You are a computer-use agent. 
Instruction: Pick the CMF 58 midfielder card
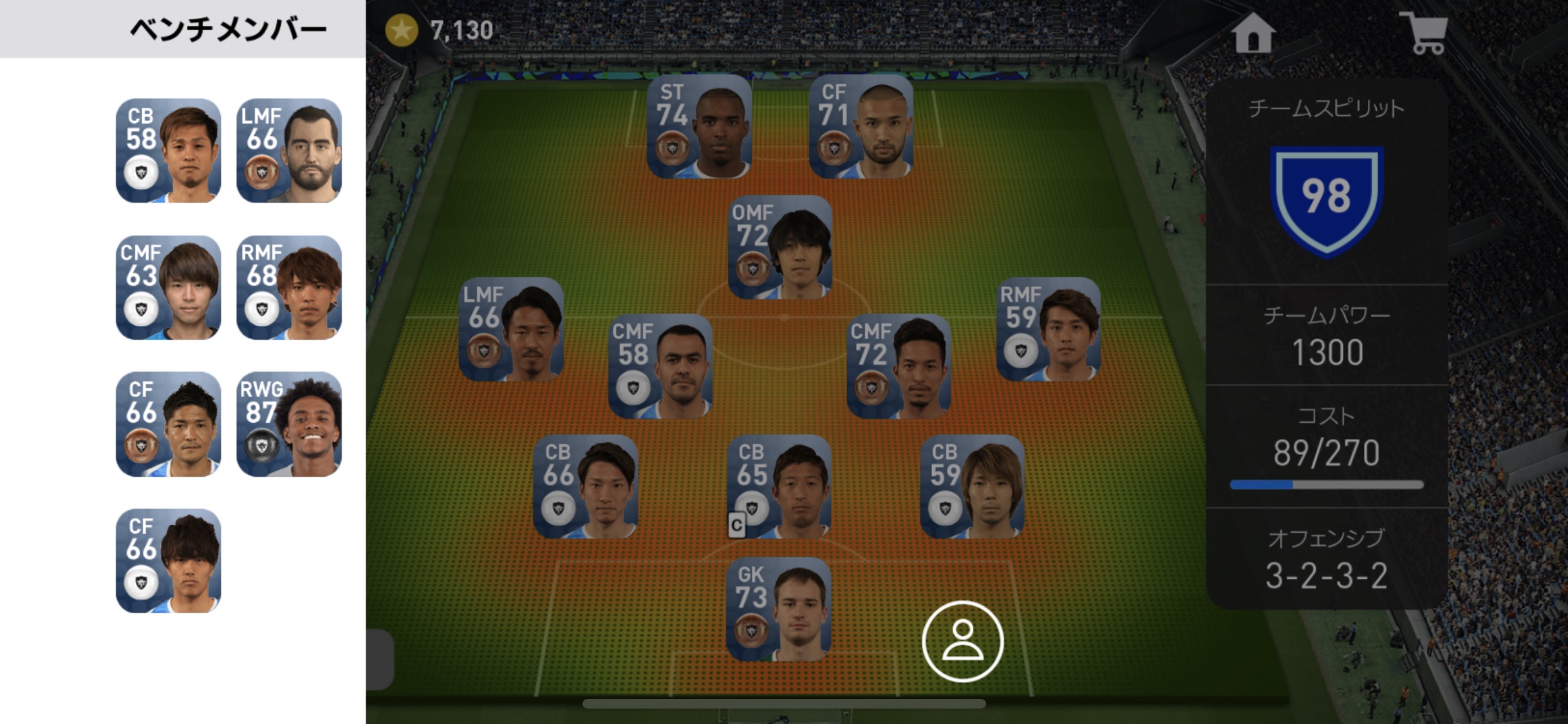click(x=660, y=366)
